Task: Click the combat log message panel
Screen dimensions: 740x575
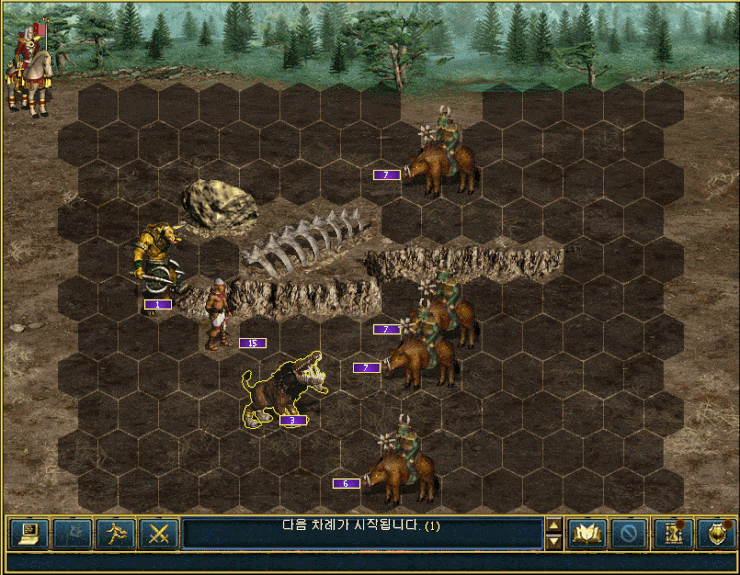Action: [x=360, y=533]
